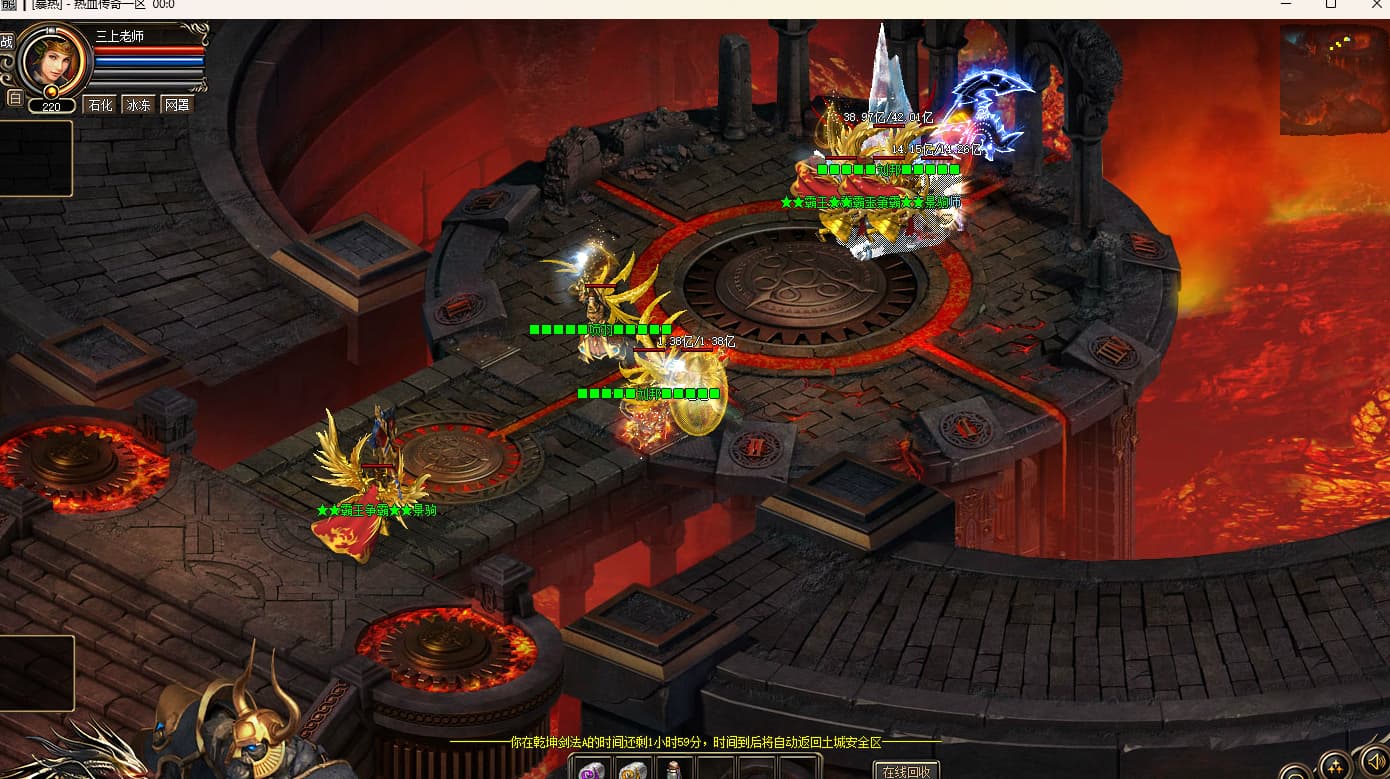Open the character portrait of 三上老师

55,59
